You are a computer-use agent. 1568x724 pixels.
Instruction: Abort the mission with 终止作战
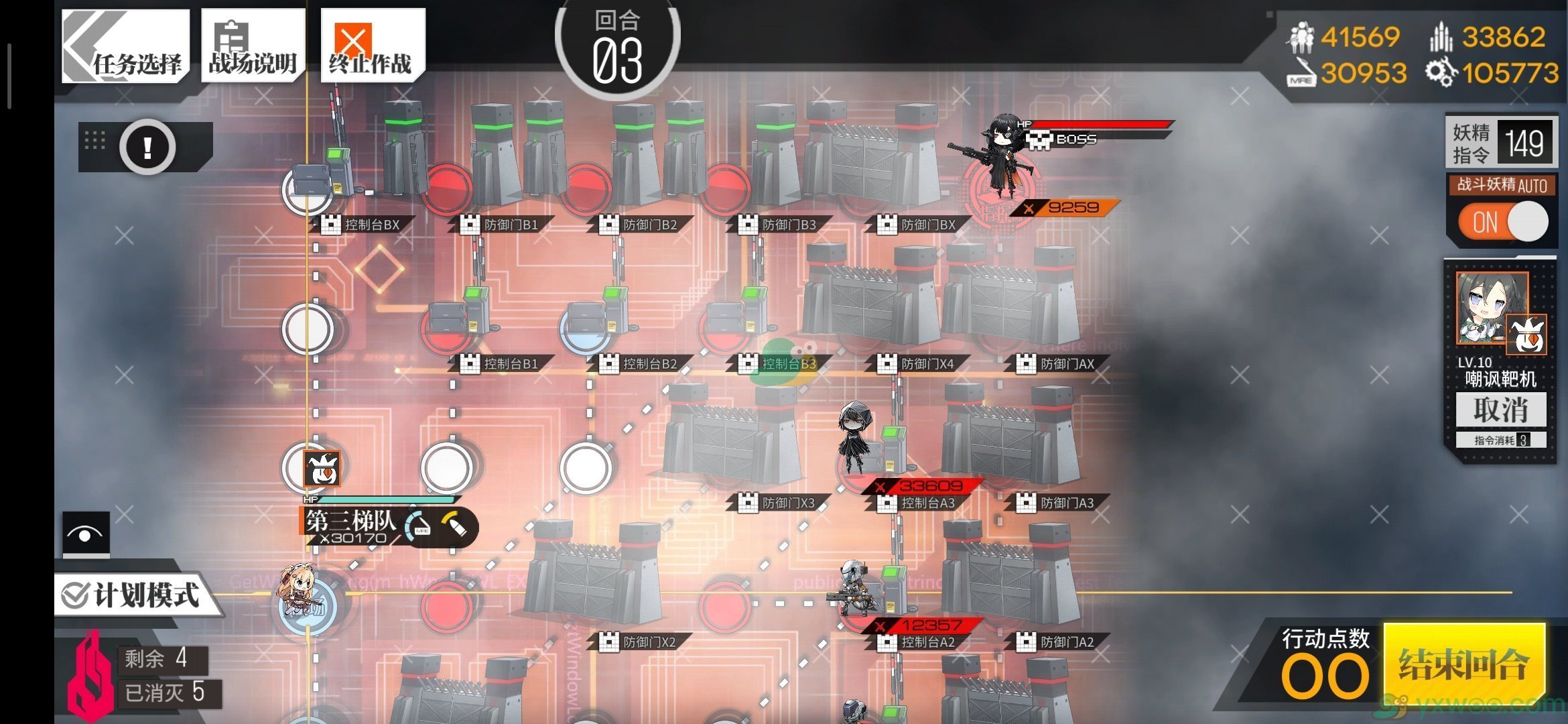pos(372,46)
